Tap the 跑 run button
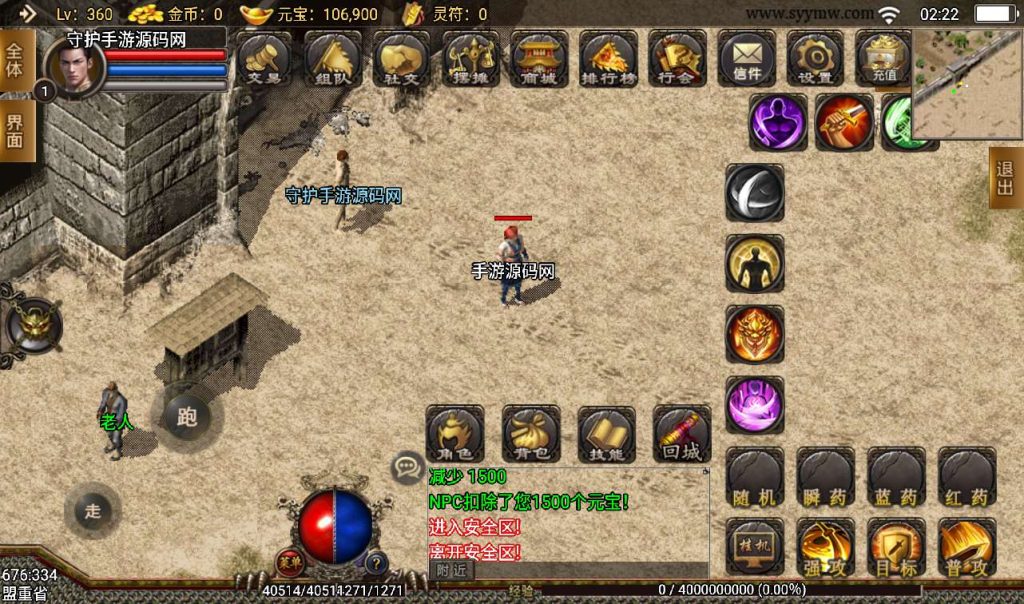Image resolution: width=1024 pixels, height=604 pixels. (187, 416)
